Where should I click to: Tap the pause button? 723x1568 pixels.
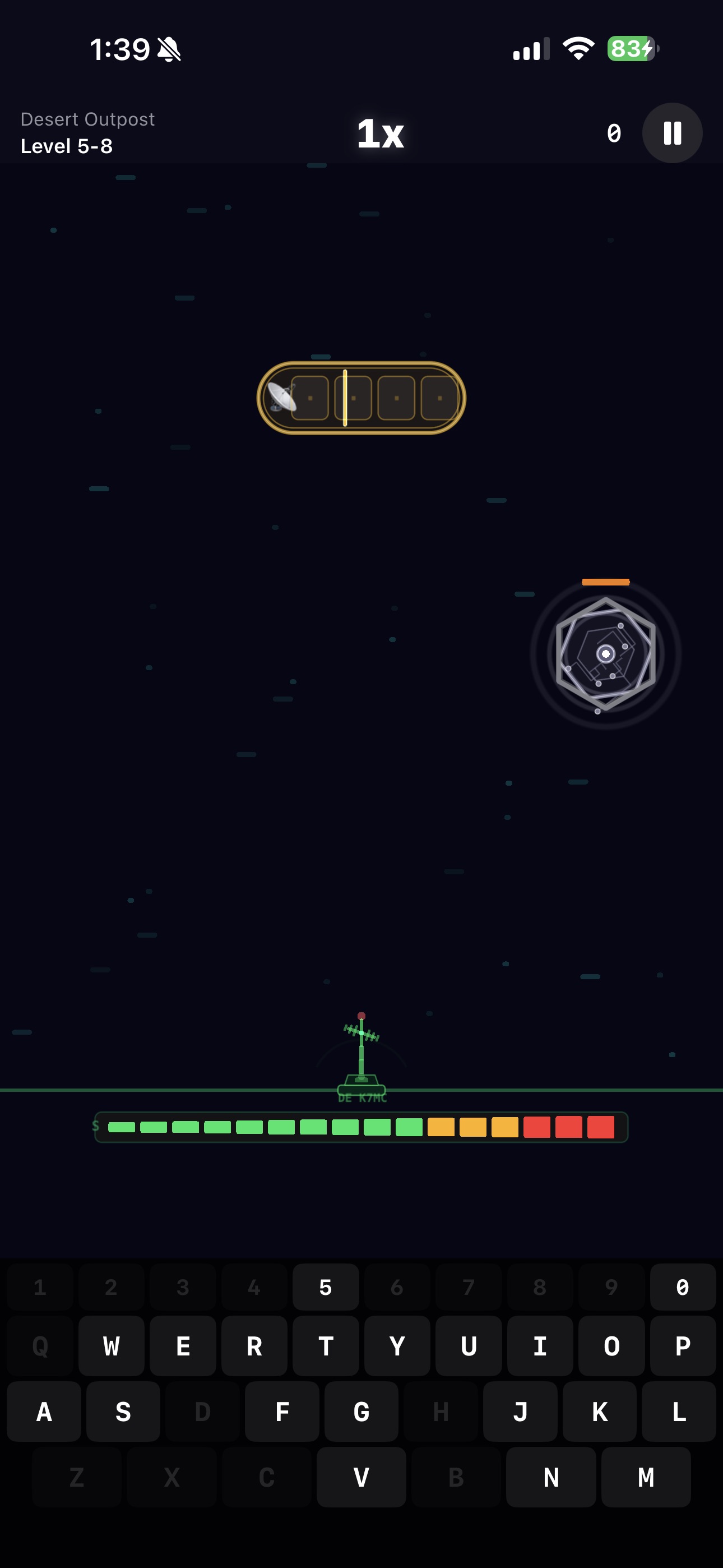point(672,134)
